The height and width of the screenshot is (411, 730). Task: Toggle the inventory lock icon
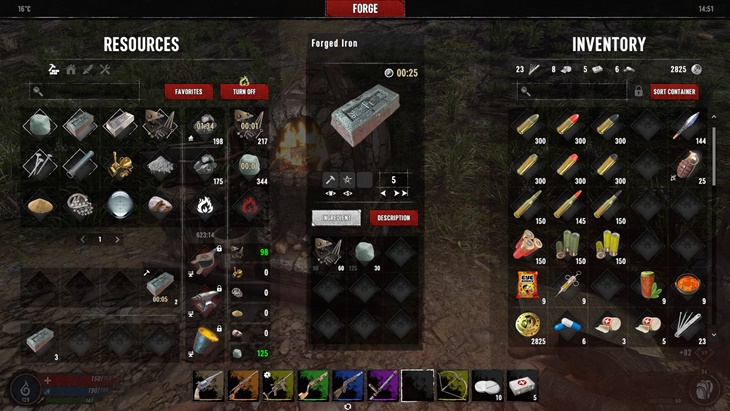point(638,91)
